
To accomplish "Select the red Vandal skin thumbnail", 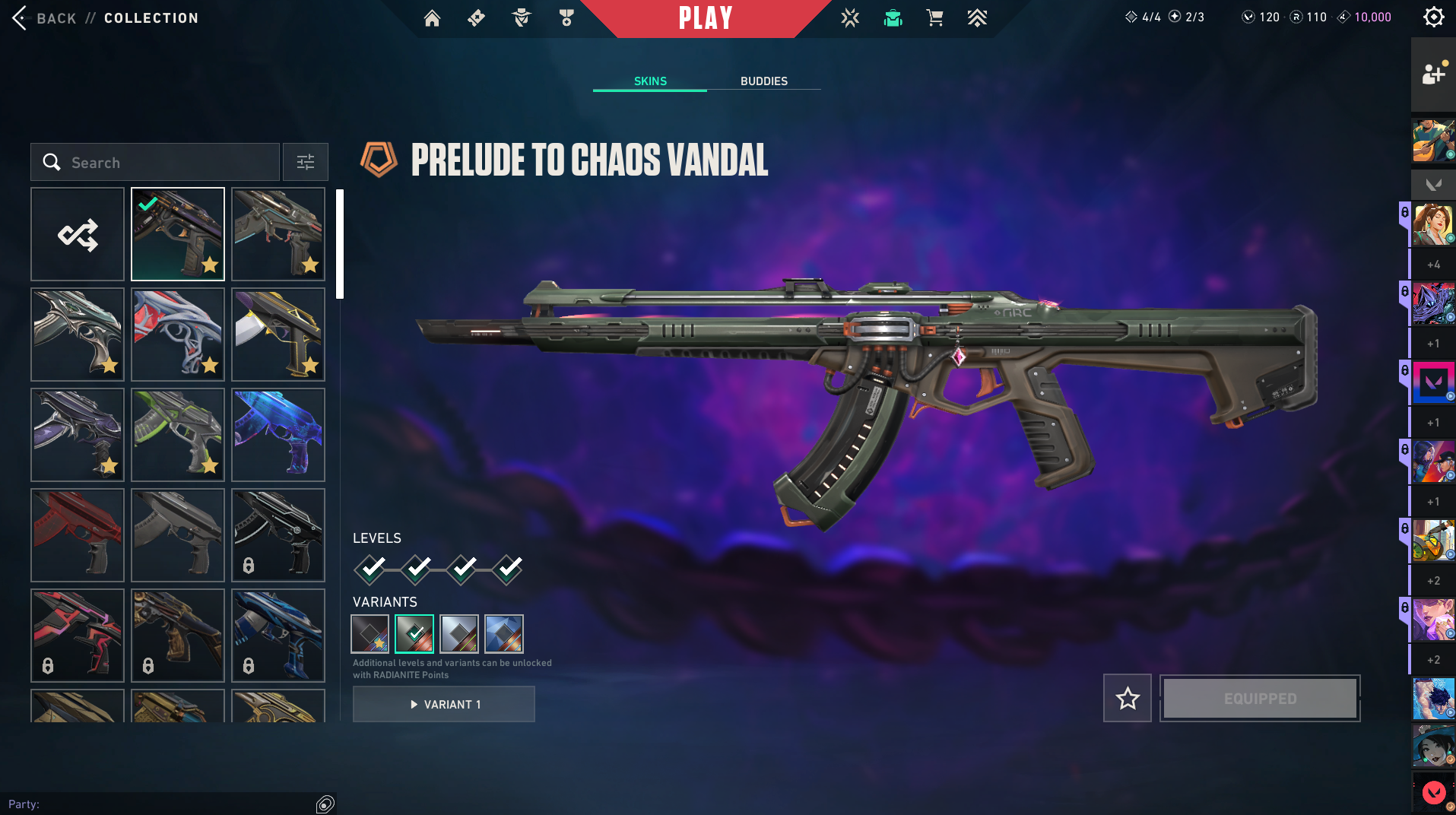I will [x=78, y=535].
